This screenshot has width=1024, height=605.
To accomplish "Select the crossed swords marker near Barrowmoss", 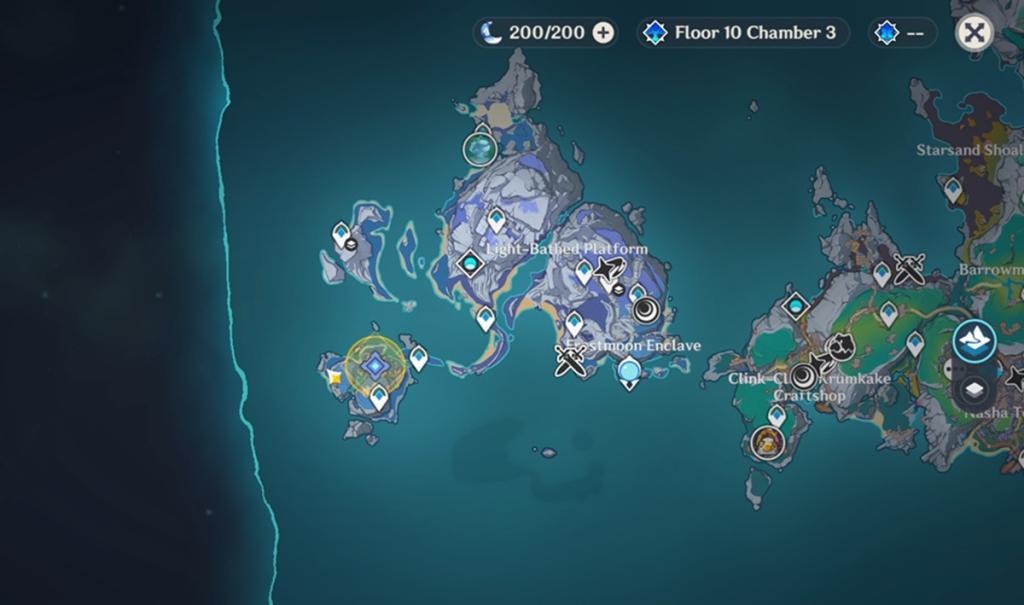I will coord(911,268).
